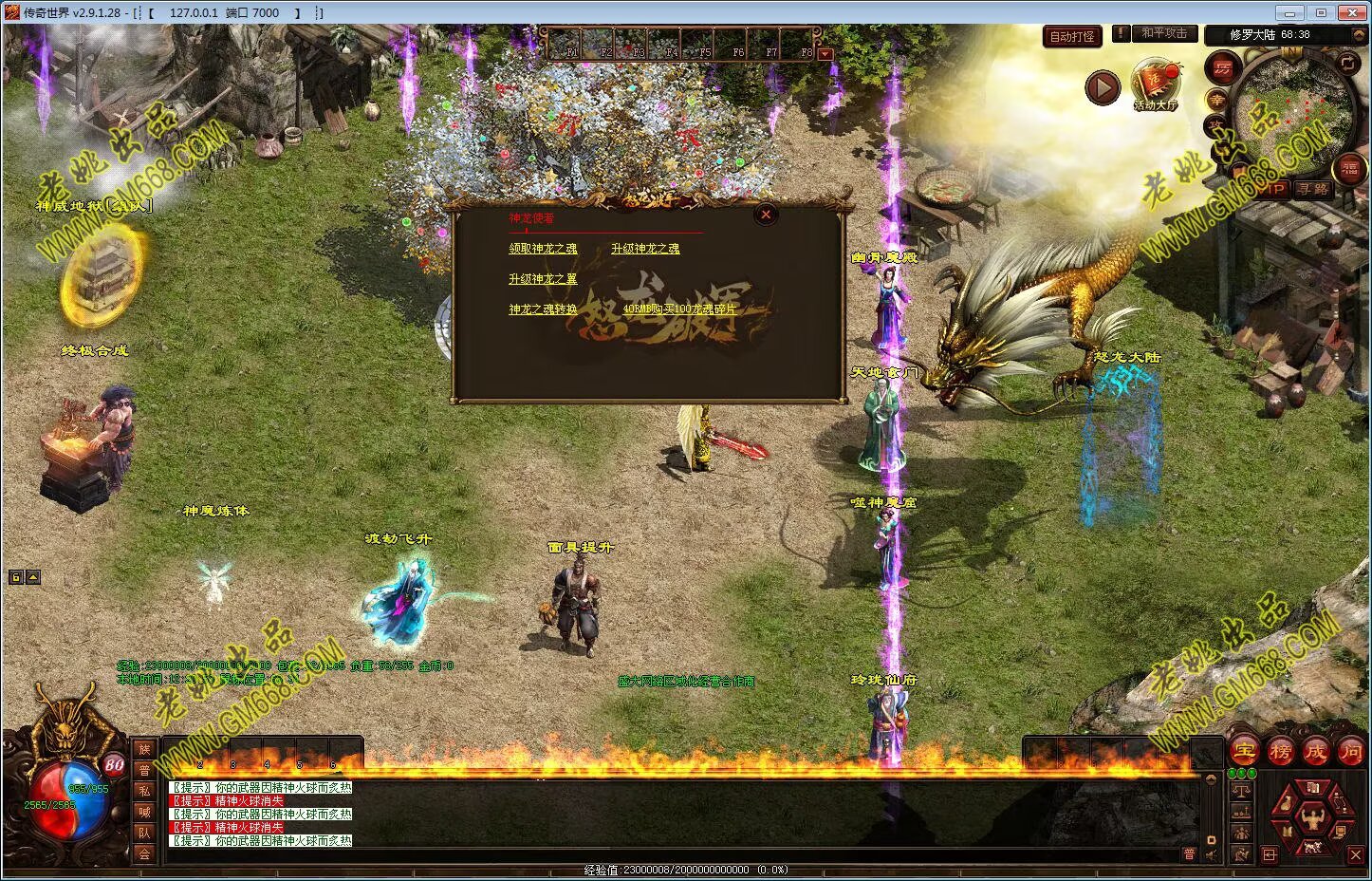Select the 队 team chat channel
The width and height of the screenshot is (1372, 881).
pyautogui.click(x=145, y=833)
